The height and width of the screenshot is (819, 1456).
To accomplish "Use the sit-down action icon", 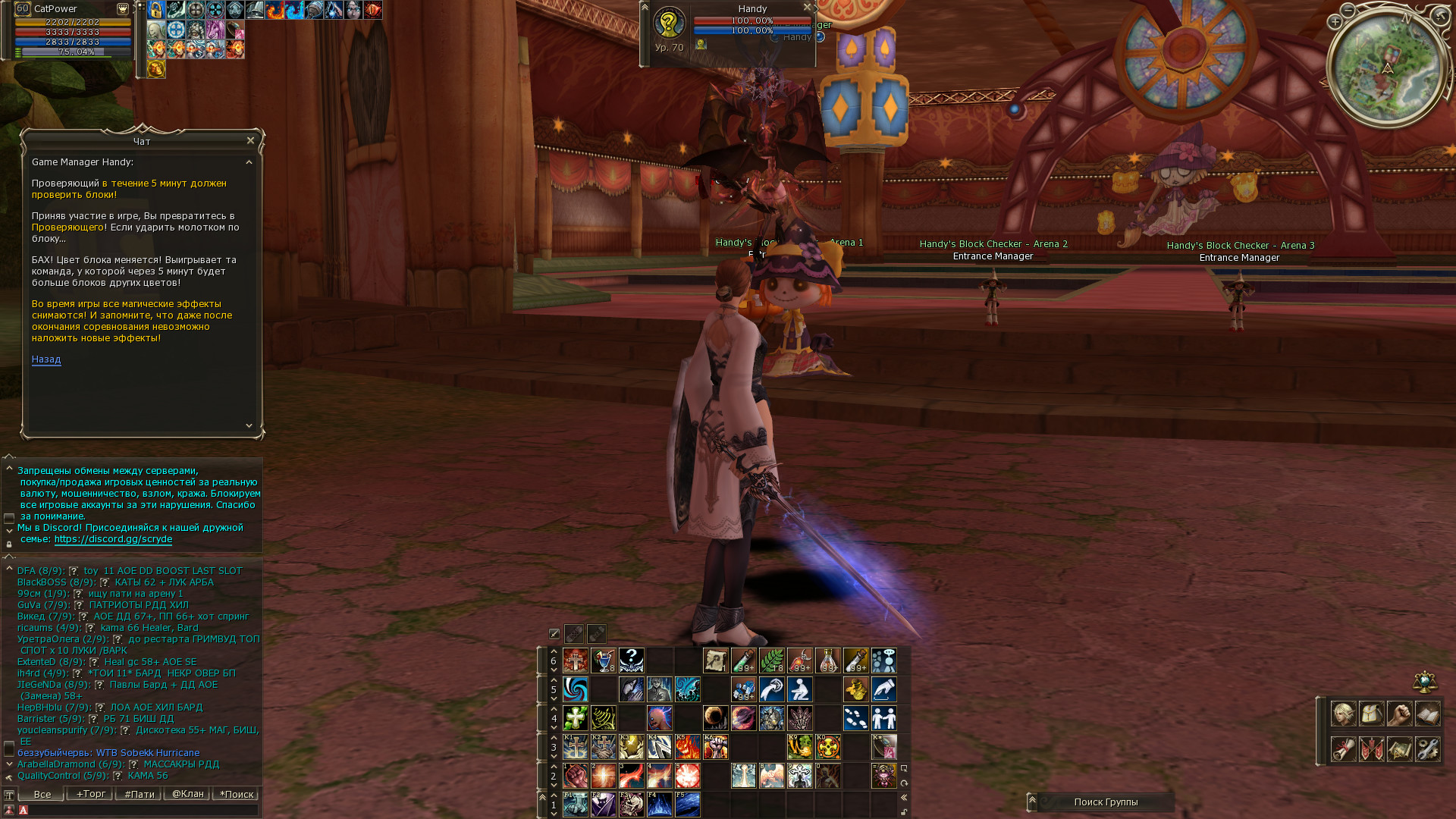I will click(x=800, y=689).
